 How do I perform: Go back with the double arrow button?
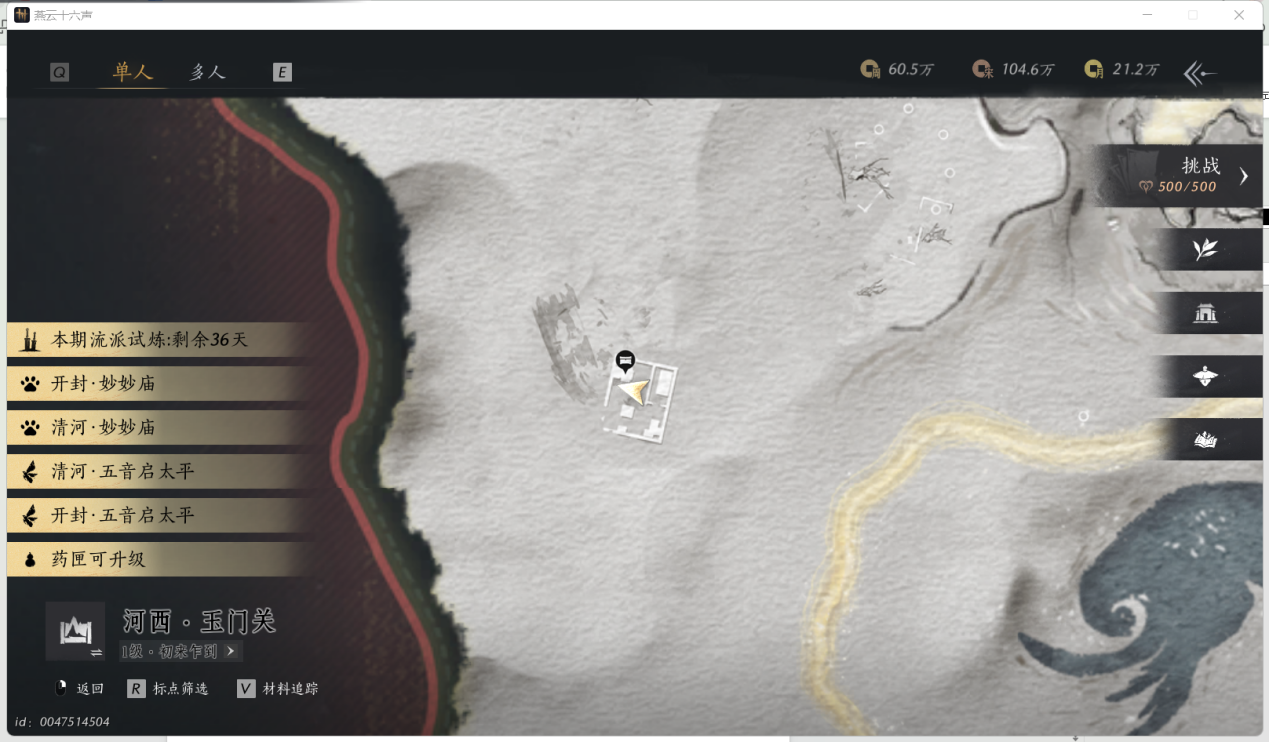(1200, 72)
